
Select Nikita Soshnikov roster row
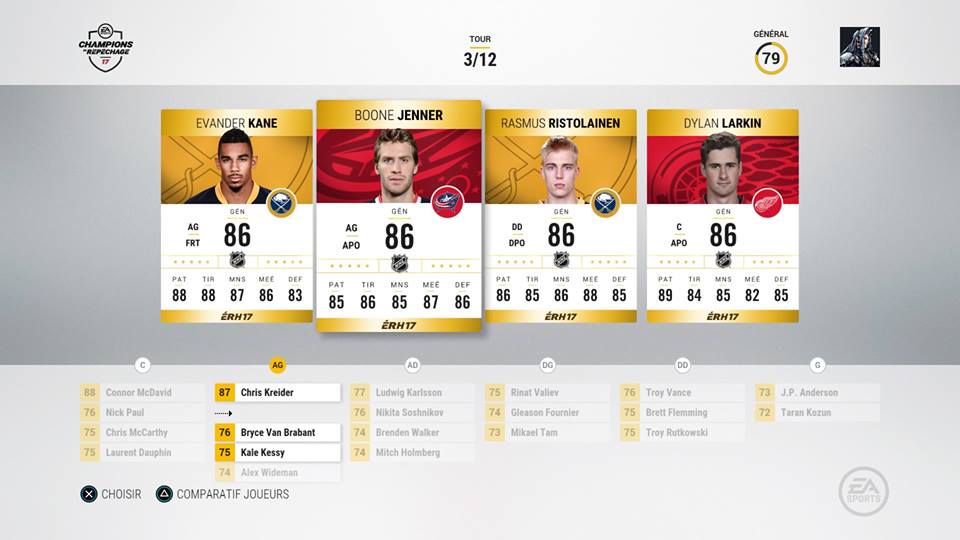(x=412, y=413)
